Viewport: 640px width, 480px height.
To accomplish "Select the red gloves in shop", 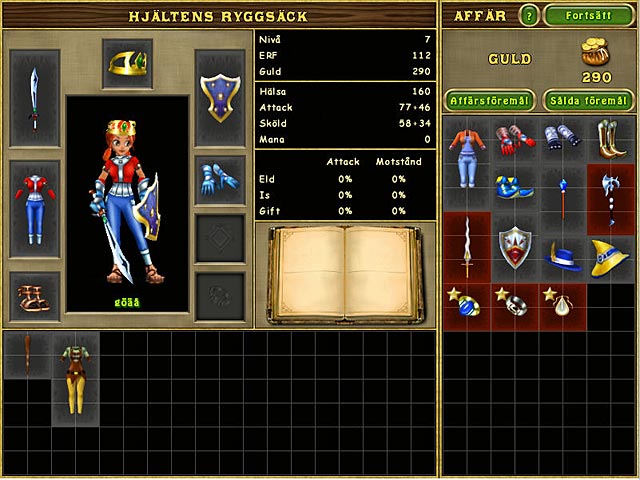I will (514, 138).
